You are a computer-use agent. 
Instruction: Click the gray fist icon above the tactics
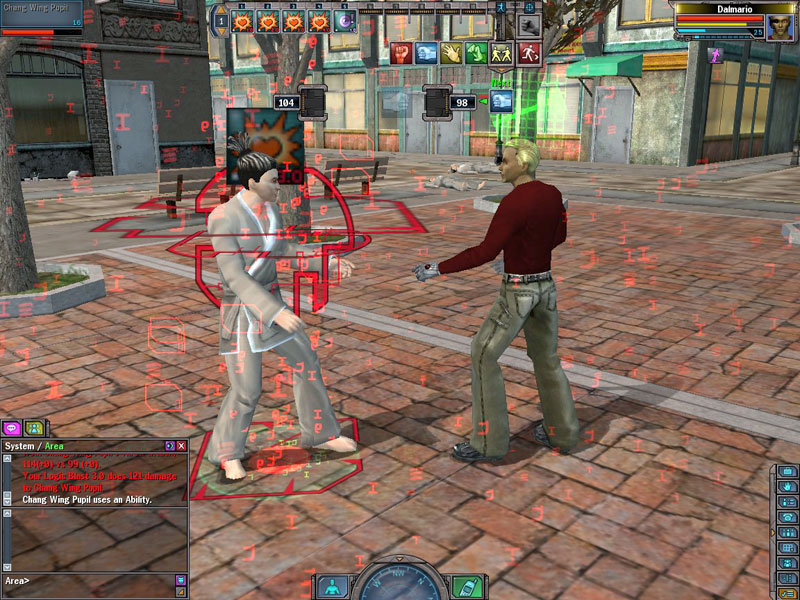pos(529,25)
